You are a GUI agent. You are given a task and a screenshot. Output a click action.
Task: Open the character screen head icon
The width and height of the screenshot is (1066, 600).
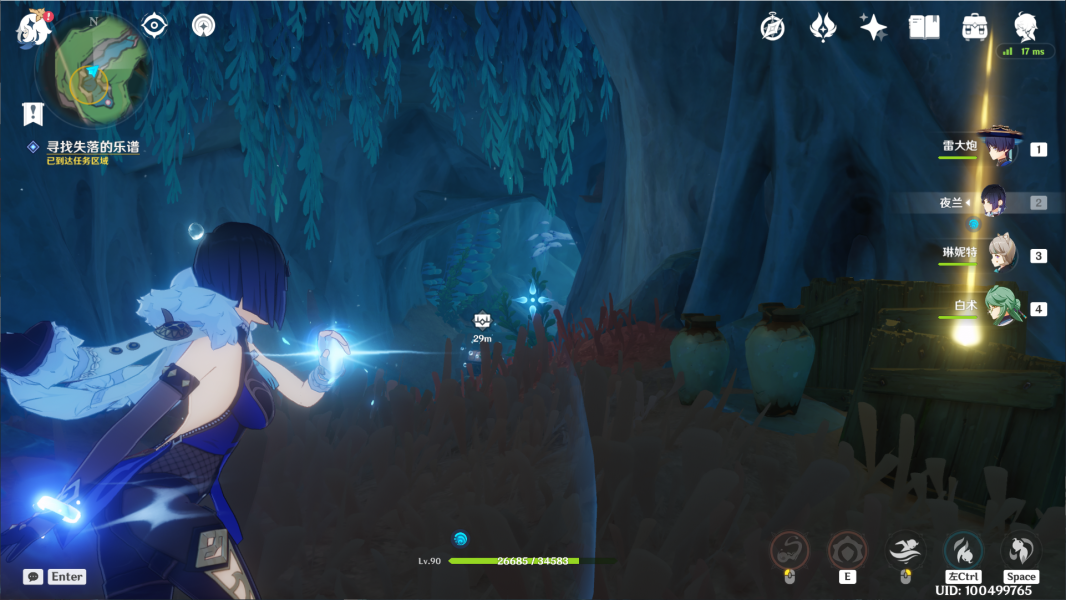click(x=1026, y=28)
